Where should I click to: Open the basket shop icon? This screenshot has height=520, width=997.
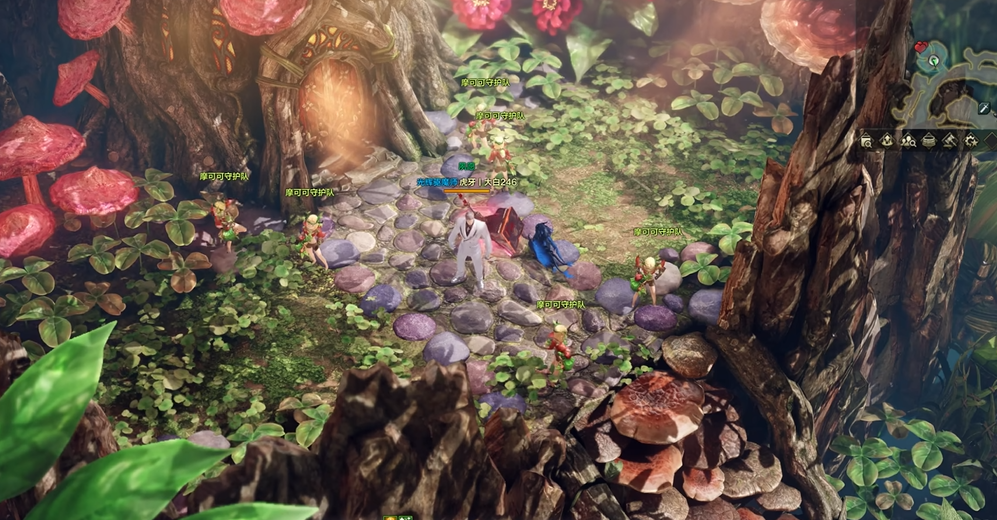click(x=929, y=141)
